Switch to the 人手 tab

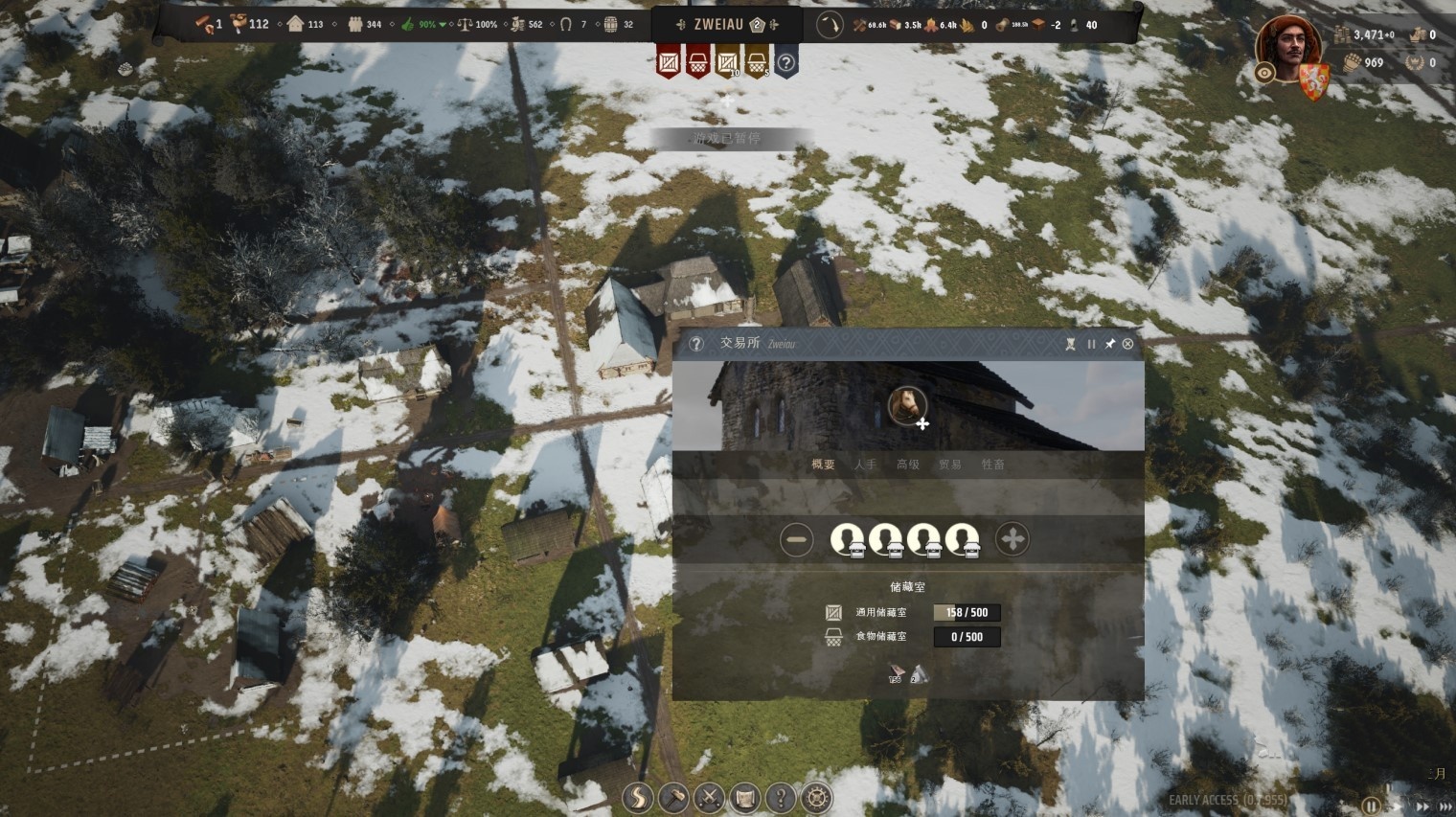point(865,465)
